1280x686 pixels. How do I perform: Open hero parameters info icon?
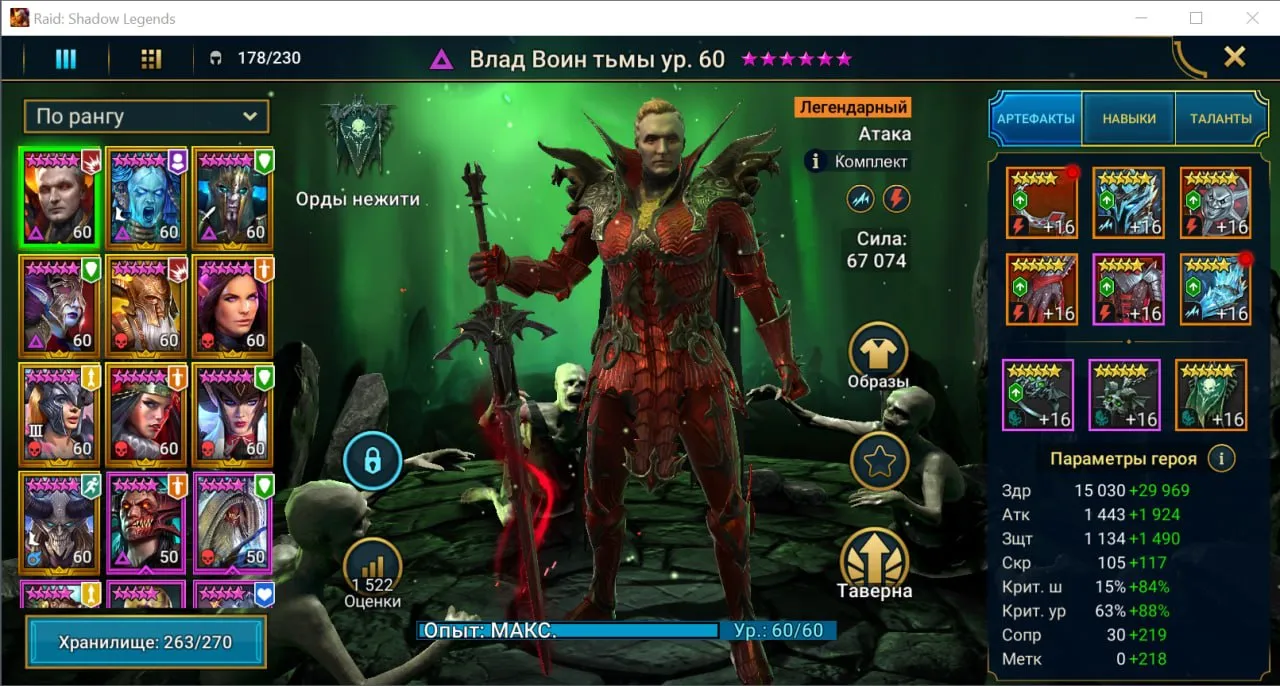pos(1220,459)
